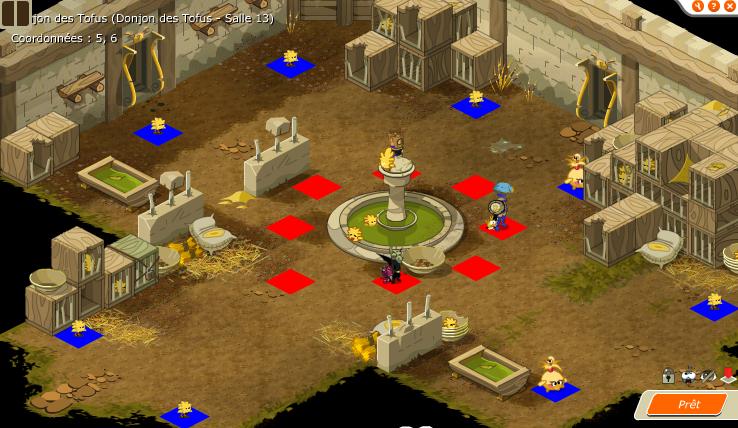Image resolution: width=738 pixels, height=428 pixels.
Task: Toggle the padlock fight lock icon
Action: click(668, 376)
